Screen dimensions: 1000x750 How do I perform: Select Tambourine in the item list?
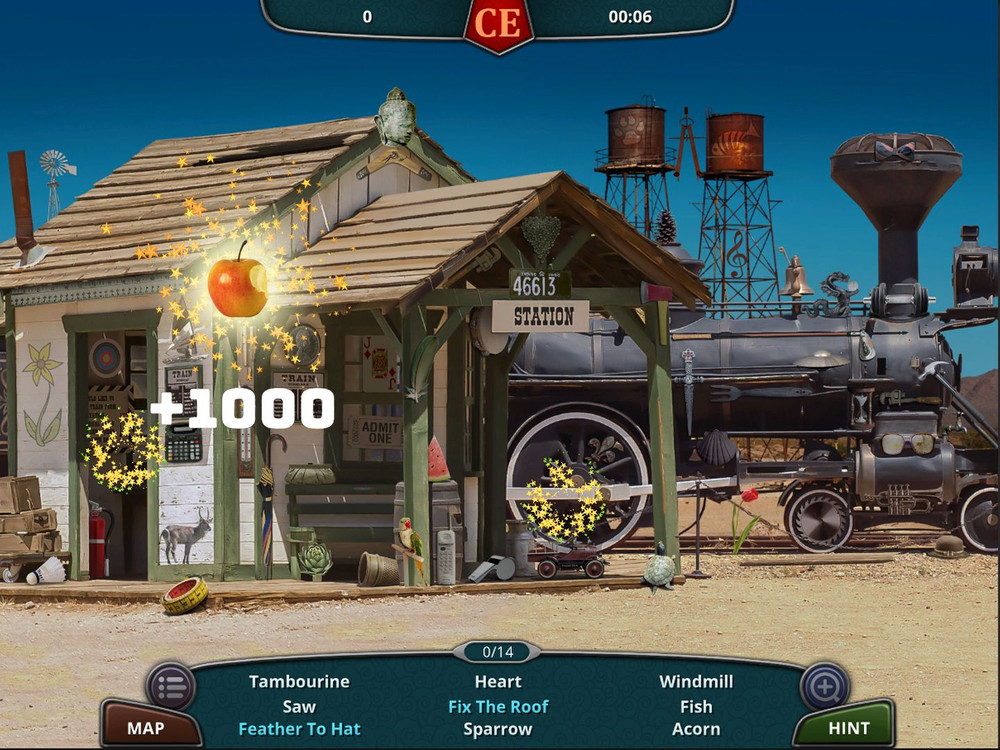[x=299, y=682]
